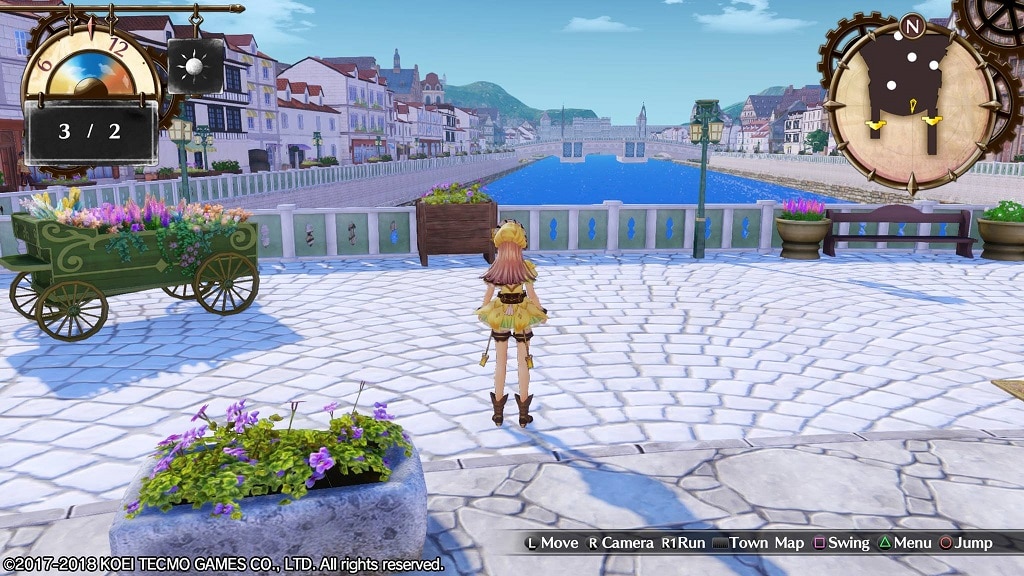Click the sunny weather icon
Screen dimensions: 1024x576
195,67
